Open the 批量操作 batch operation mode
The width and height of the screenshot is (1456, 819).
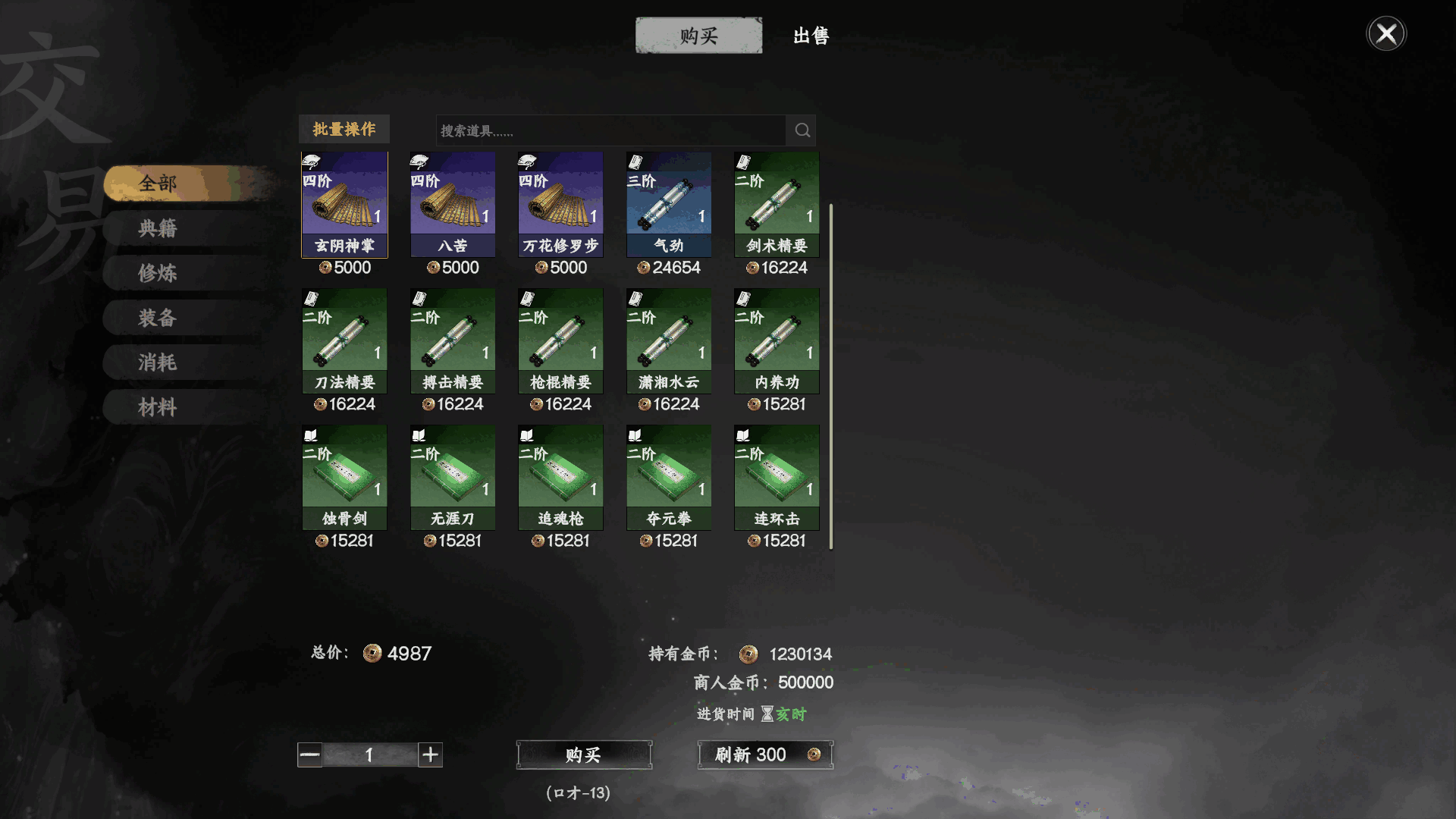[344, 130]
